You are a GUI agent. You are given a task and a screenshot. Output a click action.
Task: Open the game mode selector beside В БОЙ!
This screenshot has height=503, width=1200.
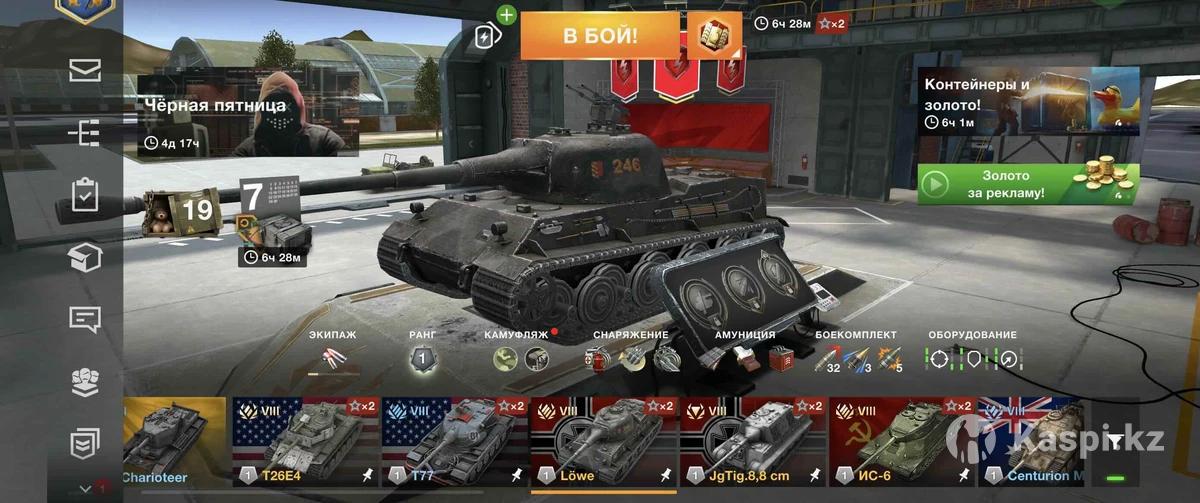point(714,37)
